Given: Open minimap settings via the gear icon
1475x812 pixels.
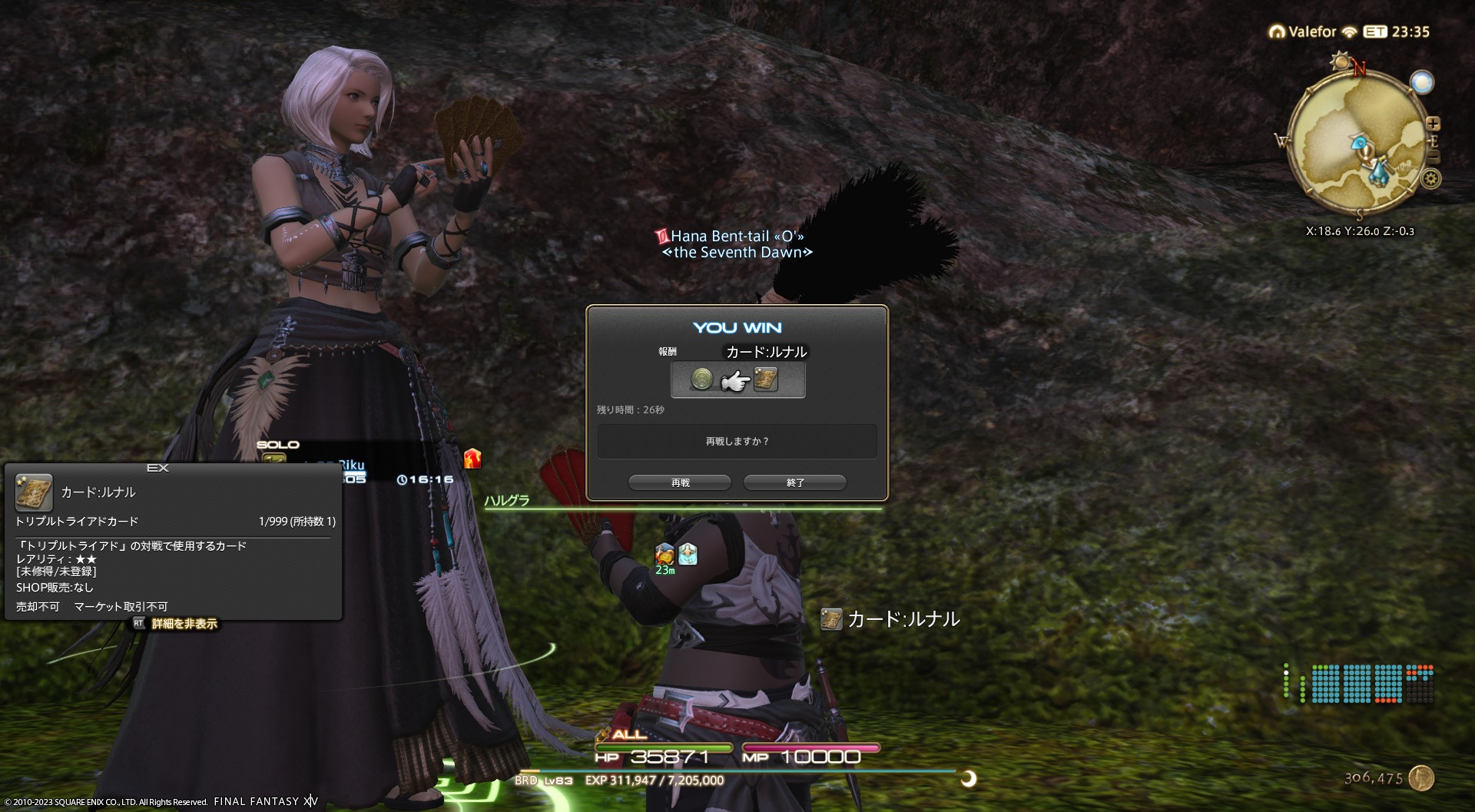Looking at the screenshot, I should click(x=1430, y=179).
